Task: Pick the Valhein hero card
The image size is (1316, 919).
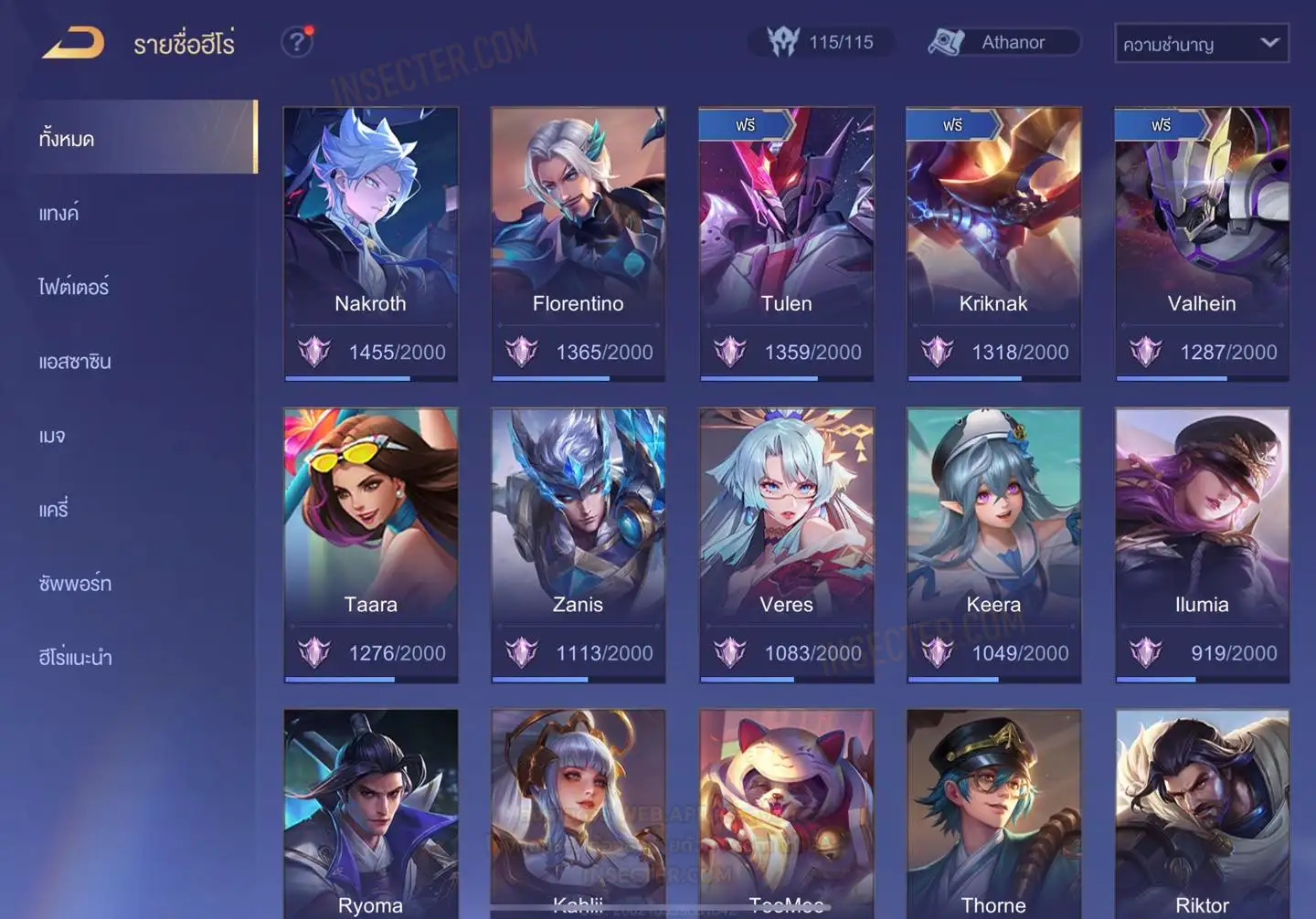Action: pos(1202,242)
